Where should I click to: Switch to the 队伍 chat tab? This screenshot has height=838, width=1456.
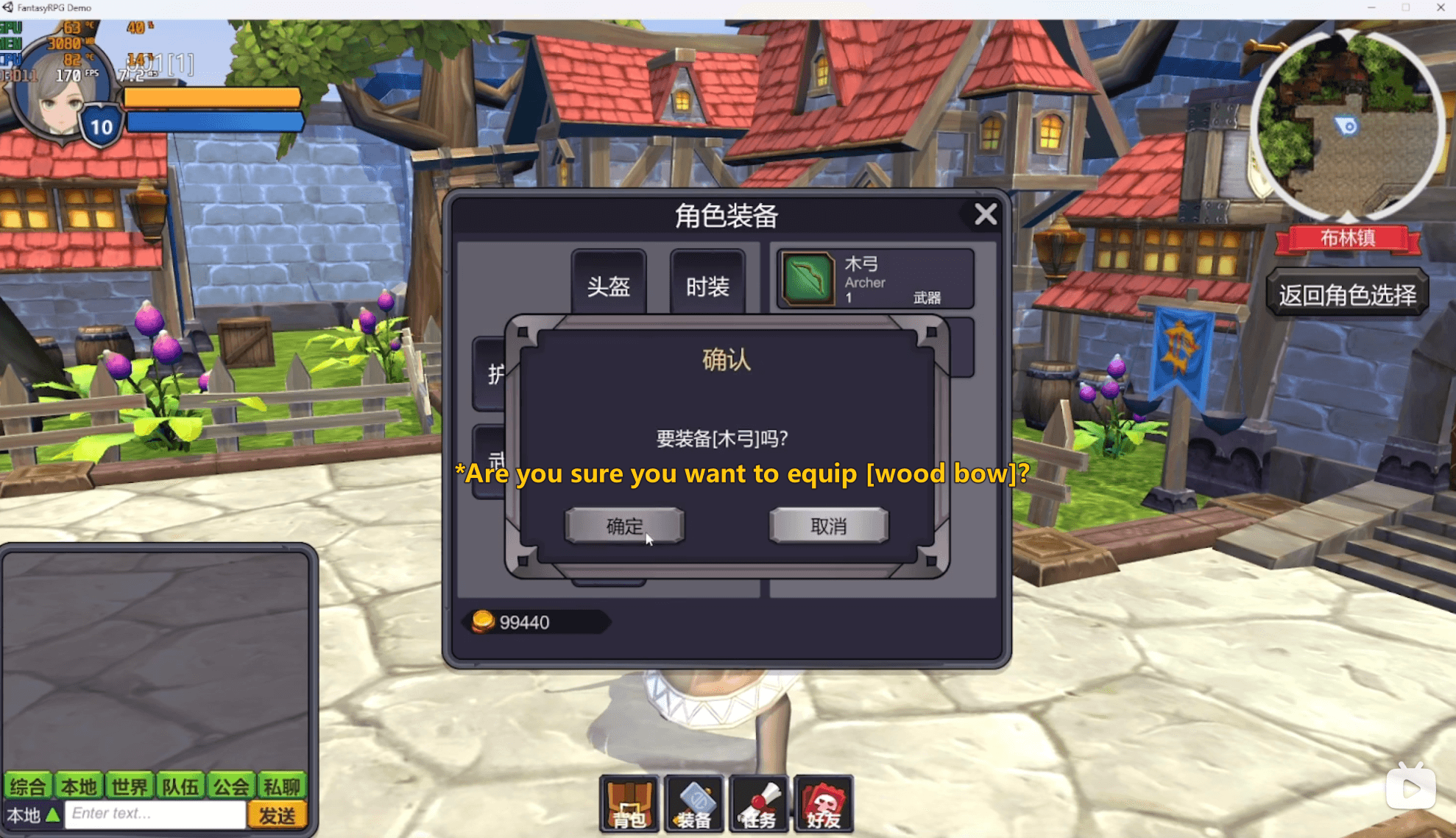[x=180, y=786]
